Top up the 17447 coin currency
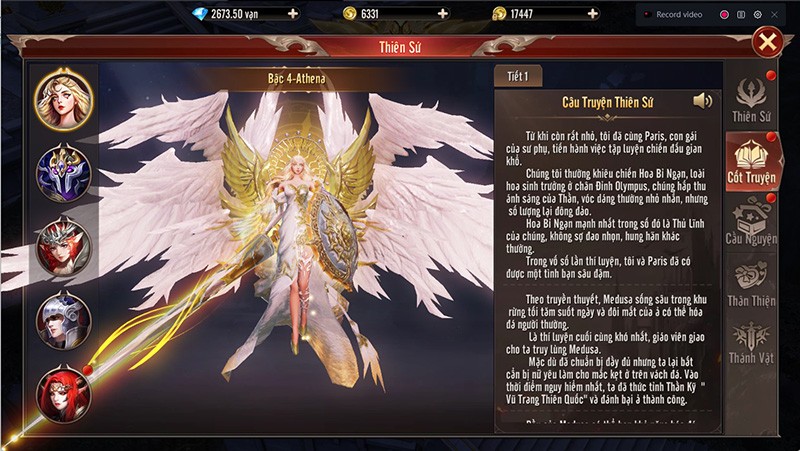 pos(592,14)
